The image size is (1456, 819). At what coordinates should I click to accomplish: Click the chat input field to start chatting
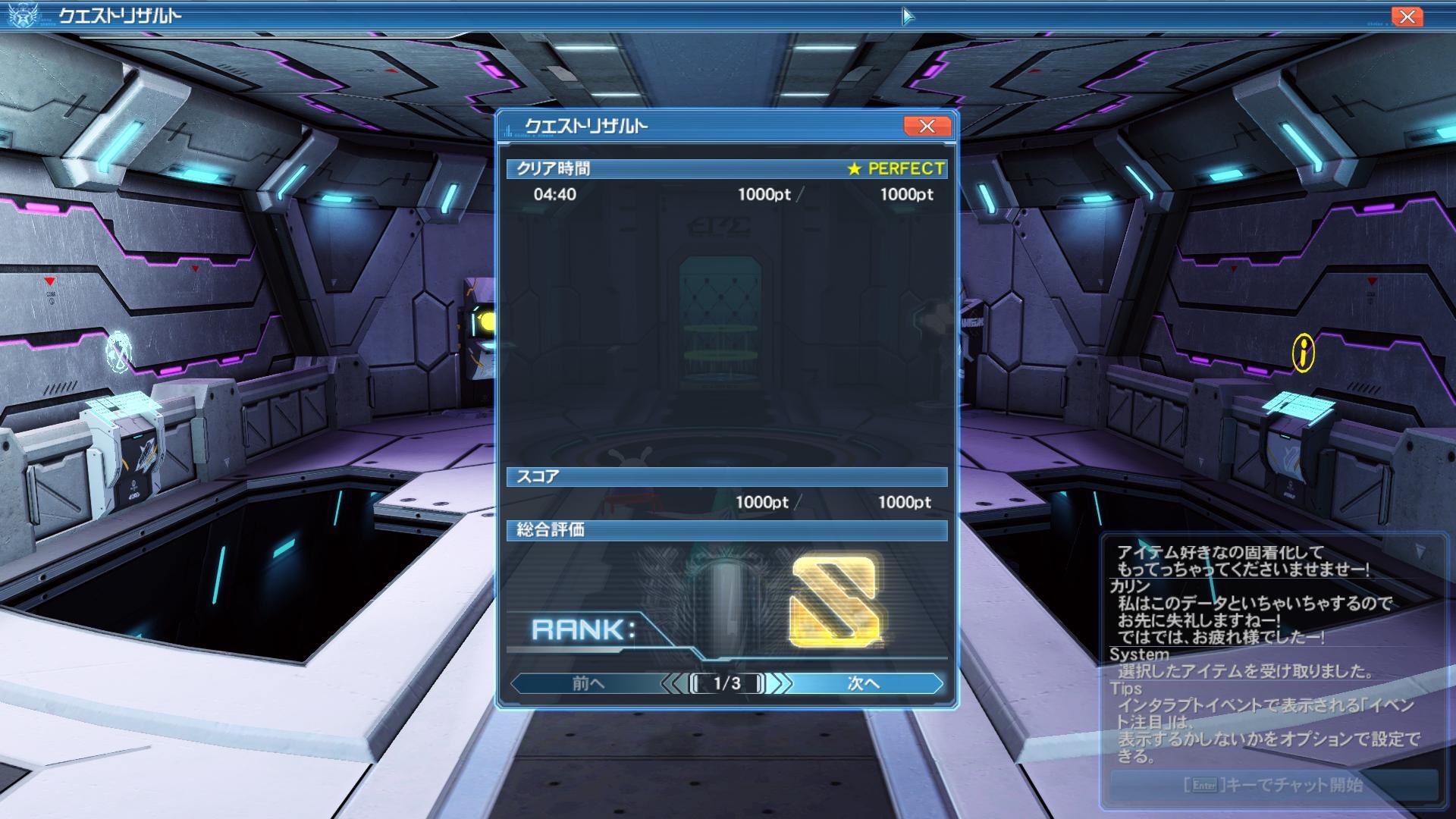[1273, 785]
